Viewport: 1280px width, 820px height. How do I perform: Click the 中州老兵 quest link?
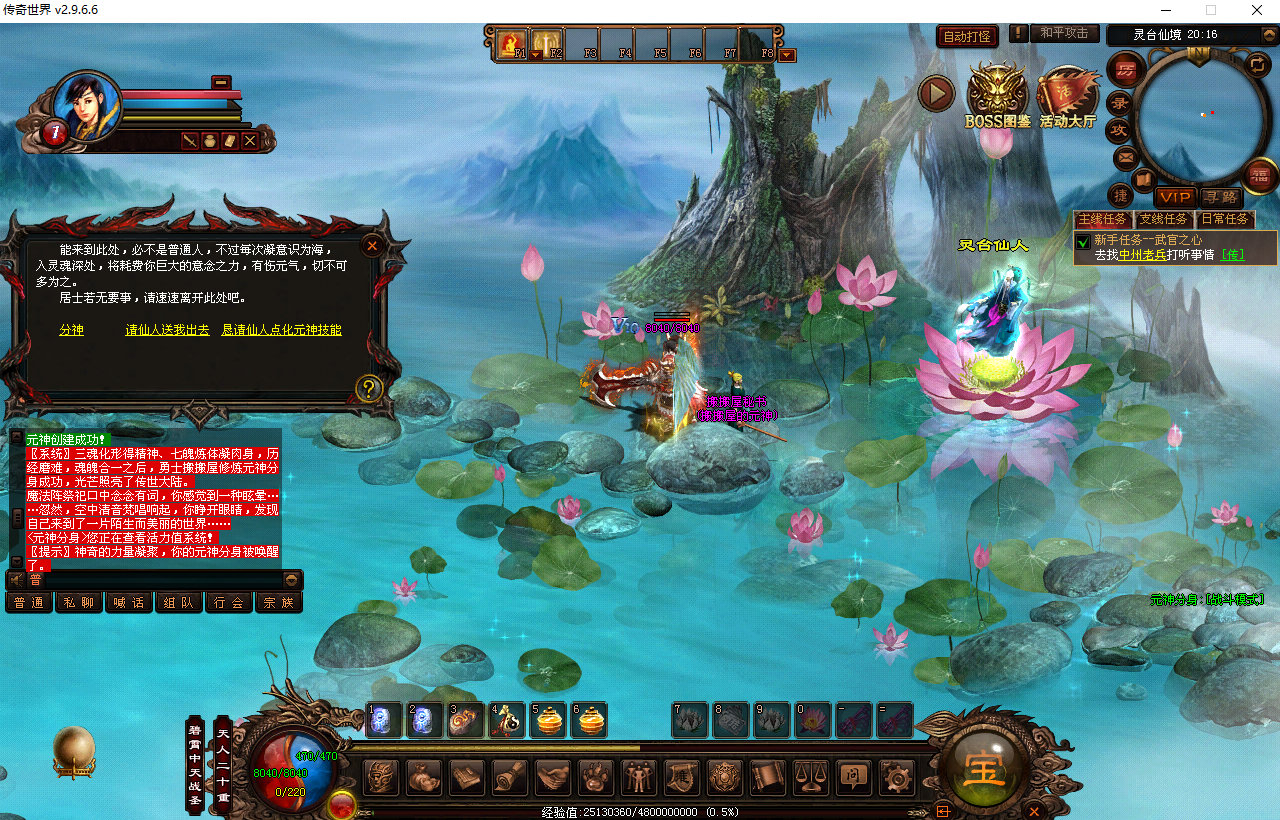(x=1142, y=255)
